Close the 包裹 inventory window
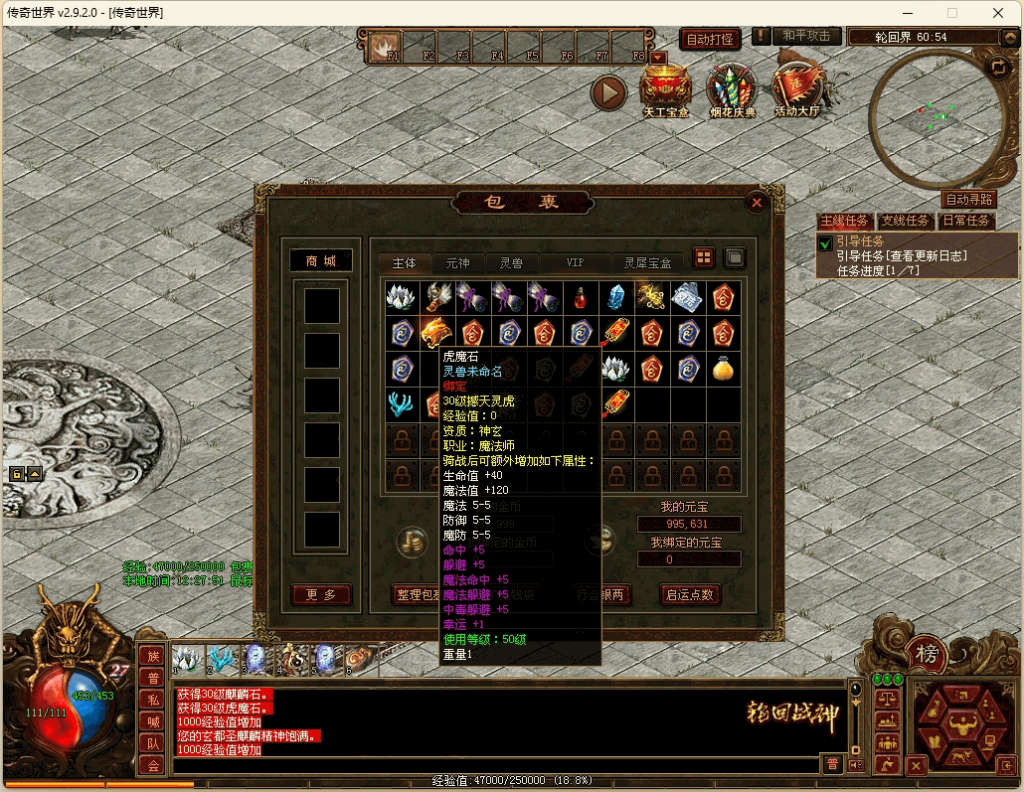This screenshot has height=792, width=1024. click(x=757, y=202)
